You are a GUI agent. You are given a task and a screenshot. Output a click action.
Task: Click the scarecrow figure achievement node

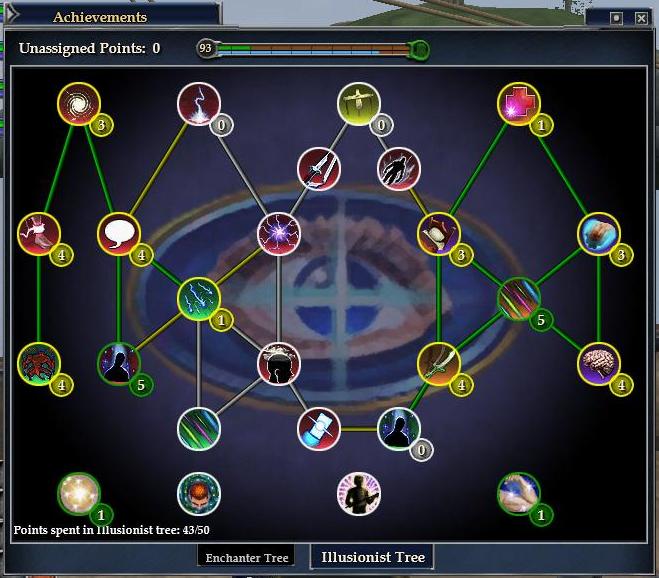(x=359, y=104)
